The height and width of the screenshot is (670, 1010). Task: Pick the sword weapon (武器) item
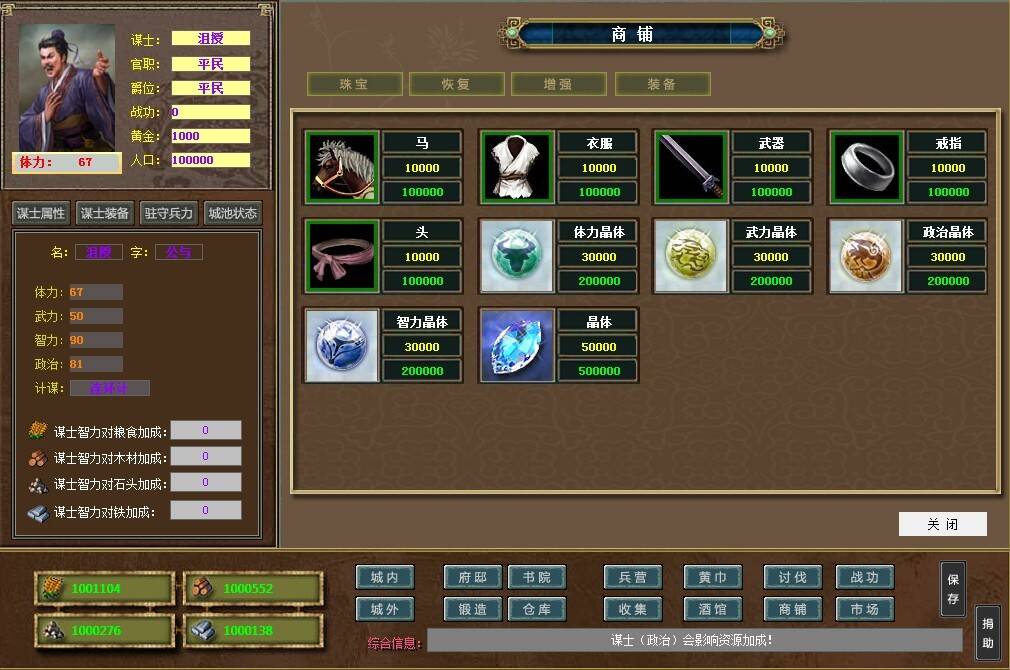[x=690, y=167]
